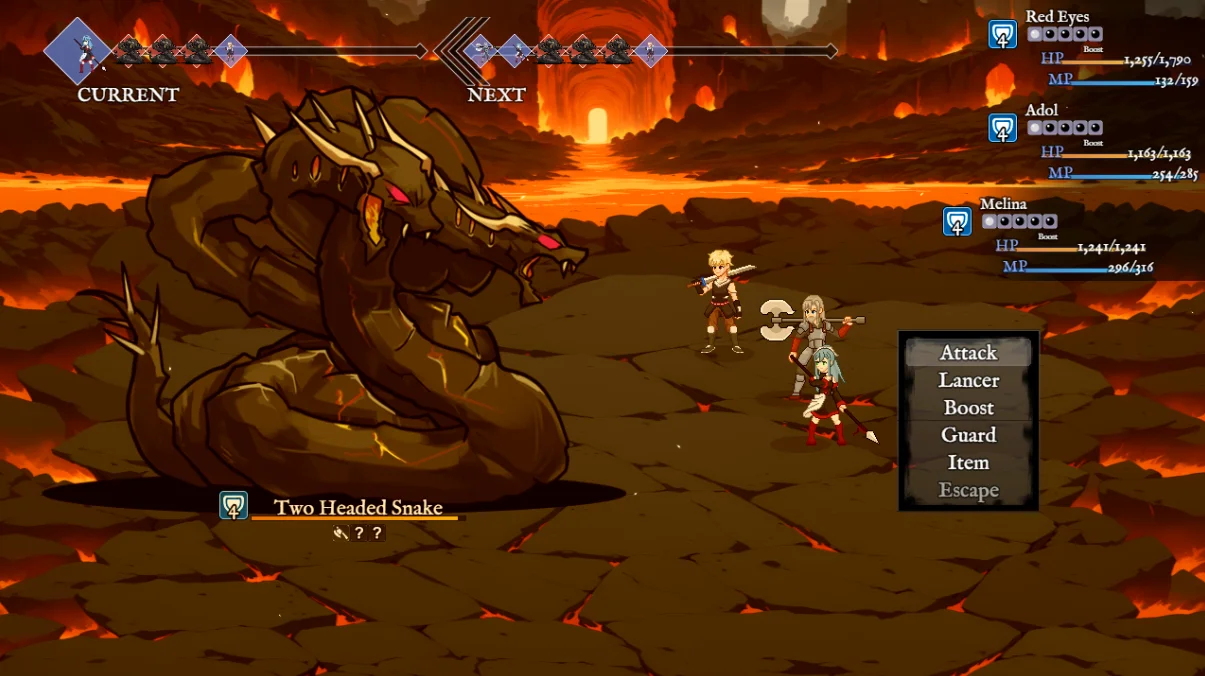Select the Boost command
Screen dimensions: 1205x676
tap(968, 408)
